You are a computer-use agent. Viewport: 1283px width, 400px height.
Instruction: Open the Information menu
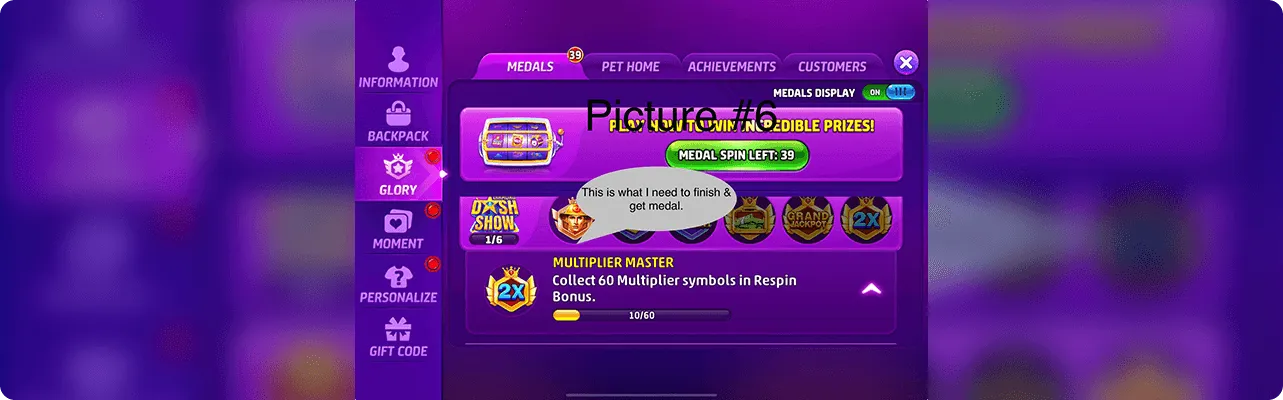(398, 67)
